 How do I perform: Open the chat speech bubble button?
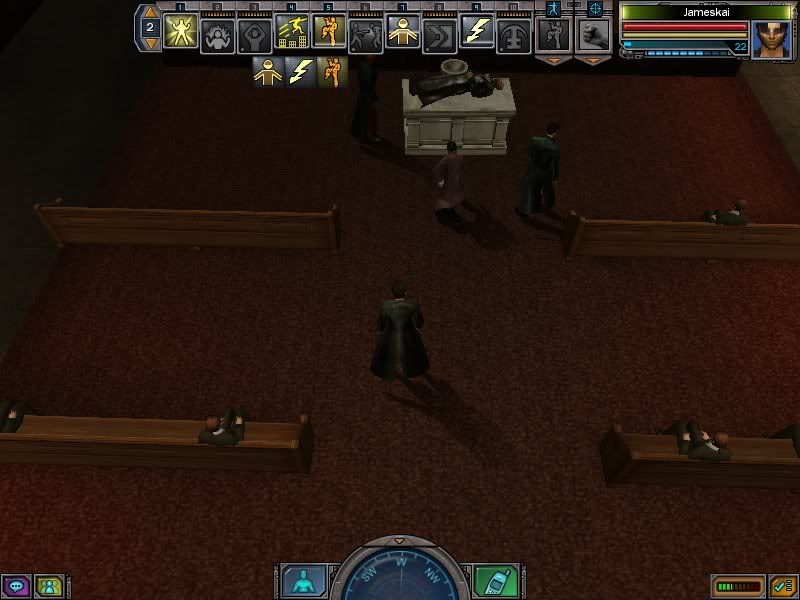click(x=16, y=585)
